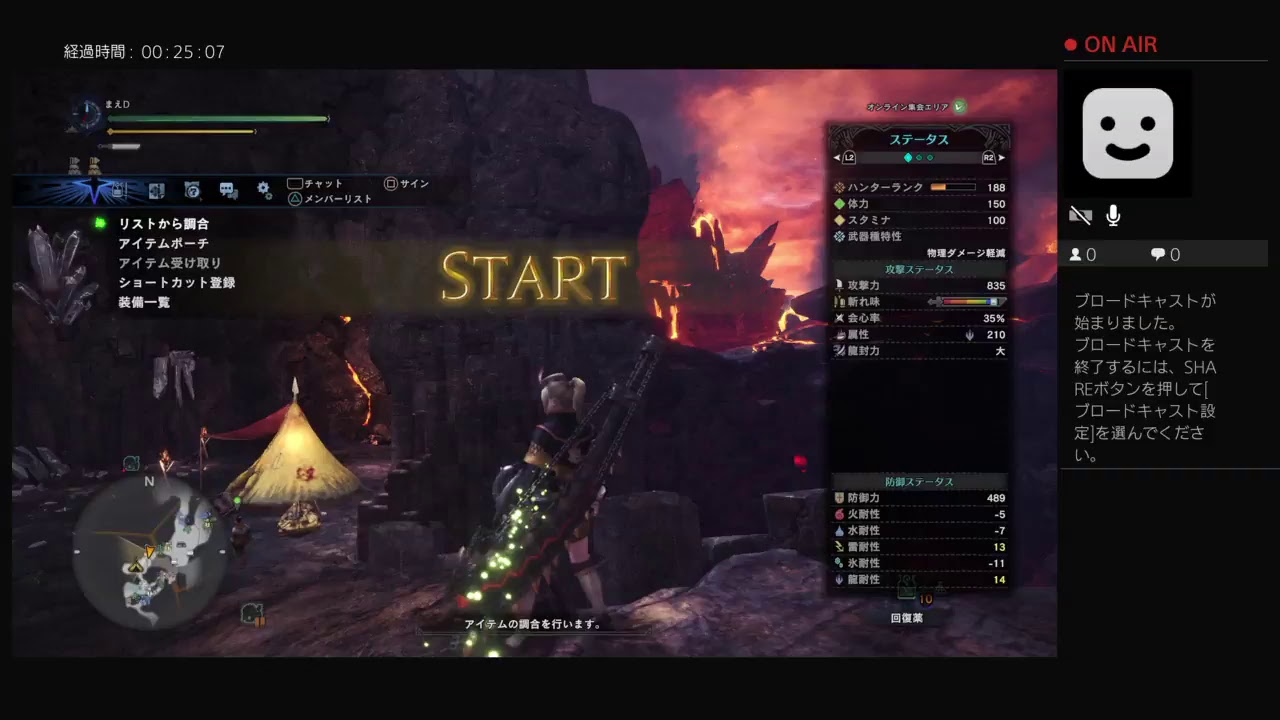Click the 防御力 armor icon in defense stats
This screenshot has width=1280, height=720.
tap(840, 499)
